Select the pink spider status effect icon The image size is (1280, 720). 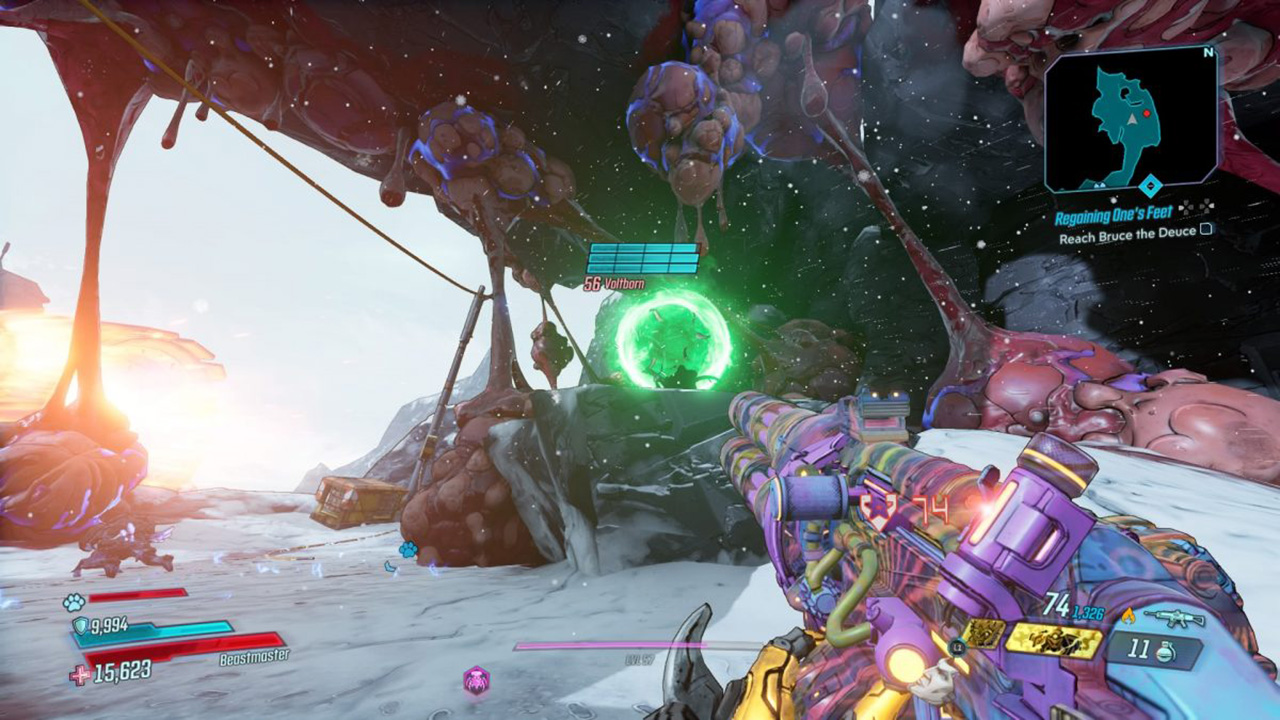point(476,680)
